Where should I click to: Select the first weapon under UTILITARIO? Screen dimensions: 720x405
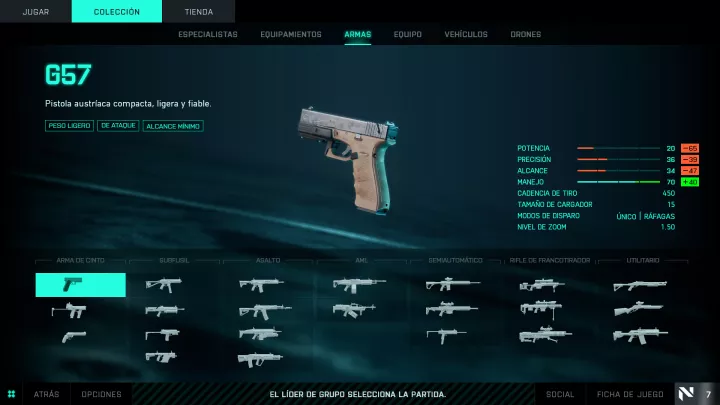point(640,285)
